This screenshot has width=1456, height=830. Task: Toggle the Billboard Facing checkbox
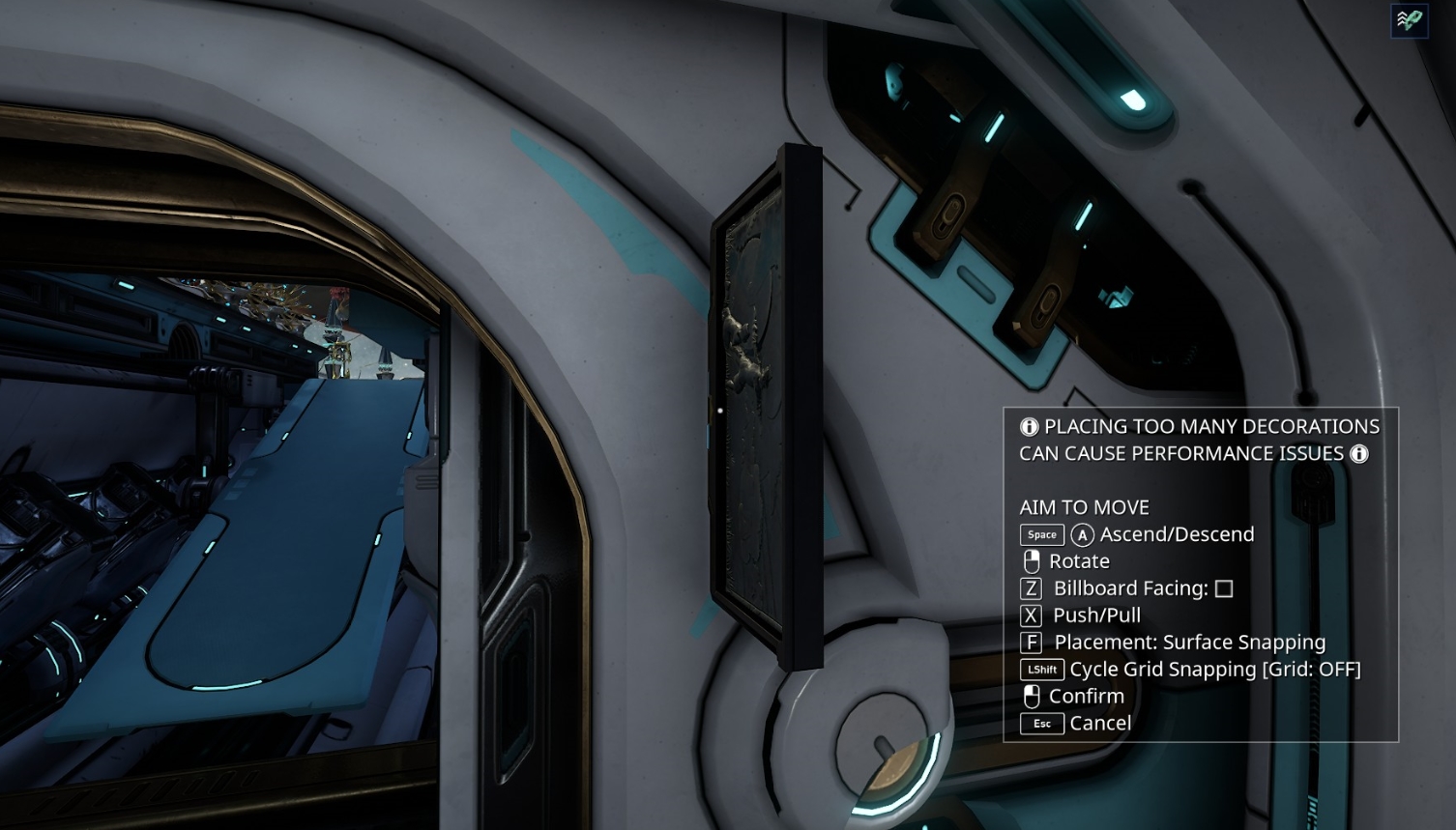pos(1224,587)
